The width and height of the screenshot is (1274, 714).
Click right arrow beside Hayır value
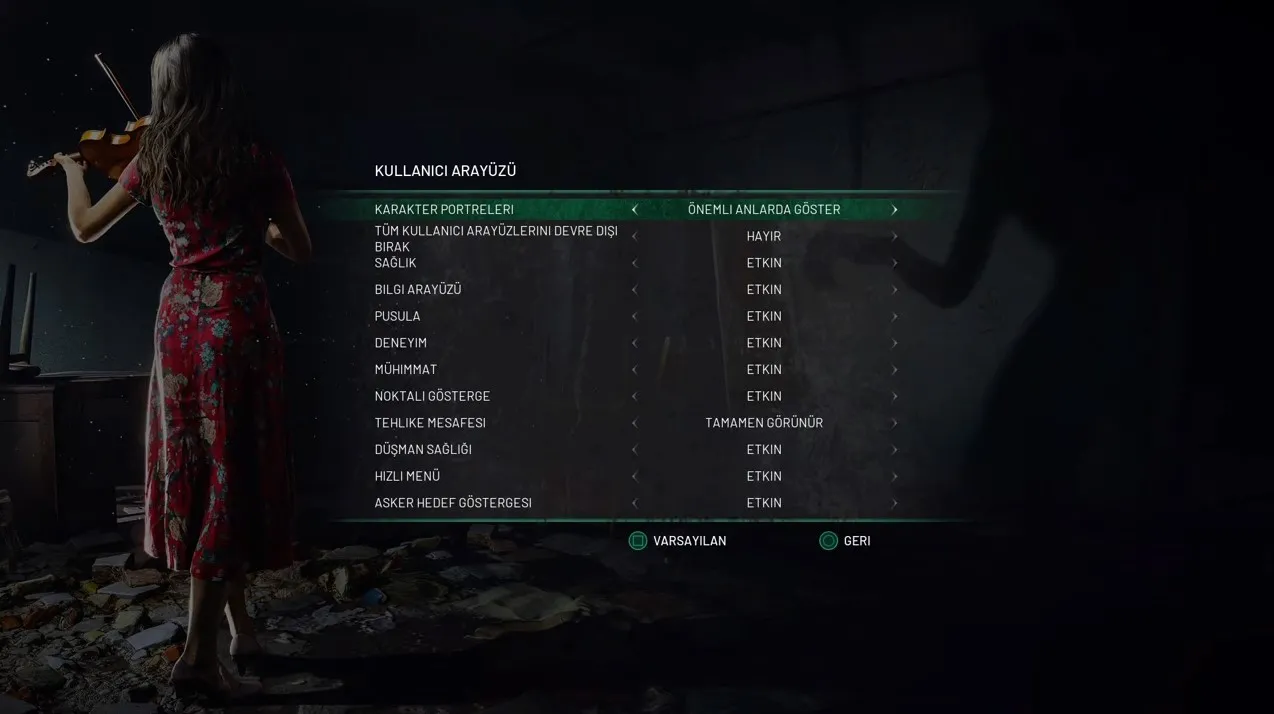pos(894,237)
